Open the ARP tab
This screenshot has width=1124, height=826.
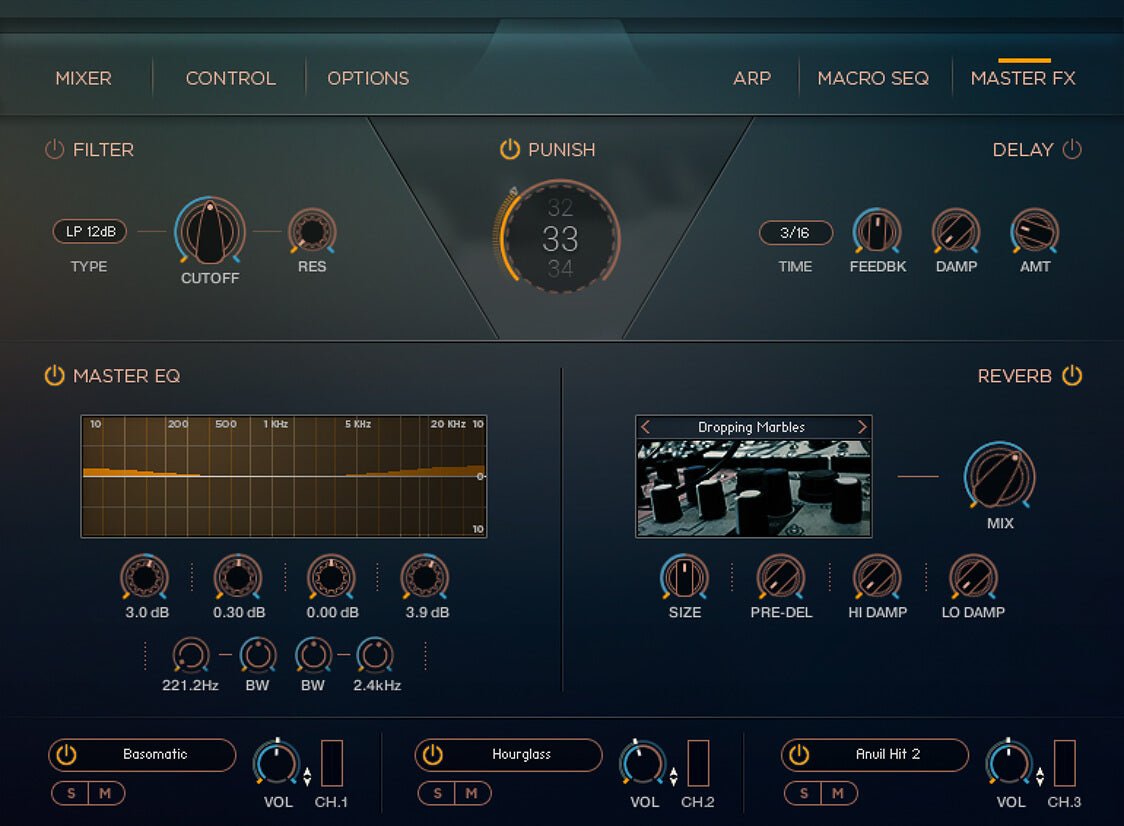[x=752, y=78]
